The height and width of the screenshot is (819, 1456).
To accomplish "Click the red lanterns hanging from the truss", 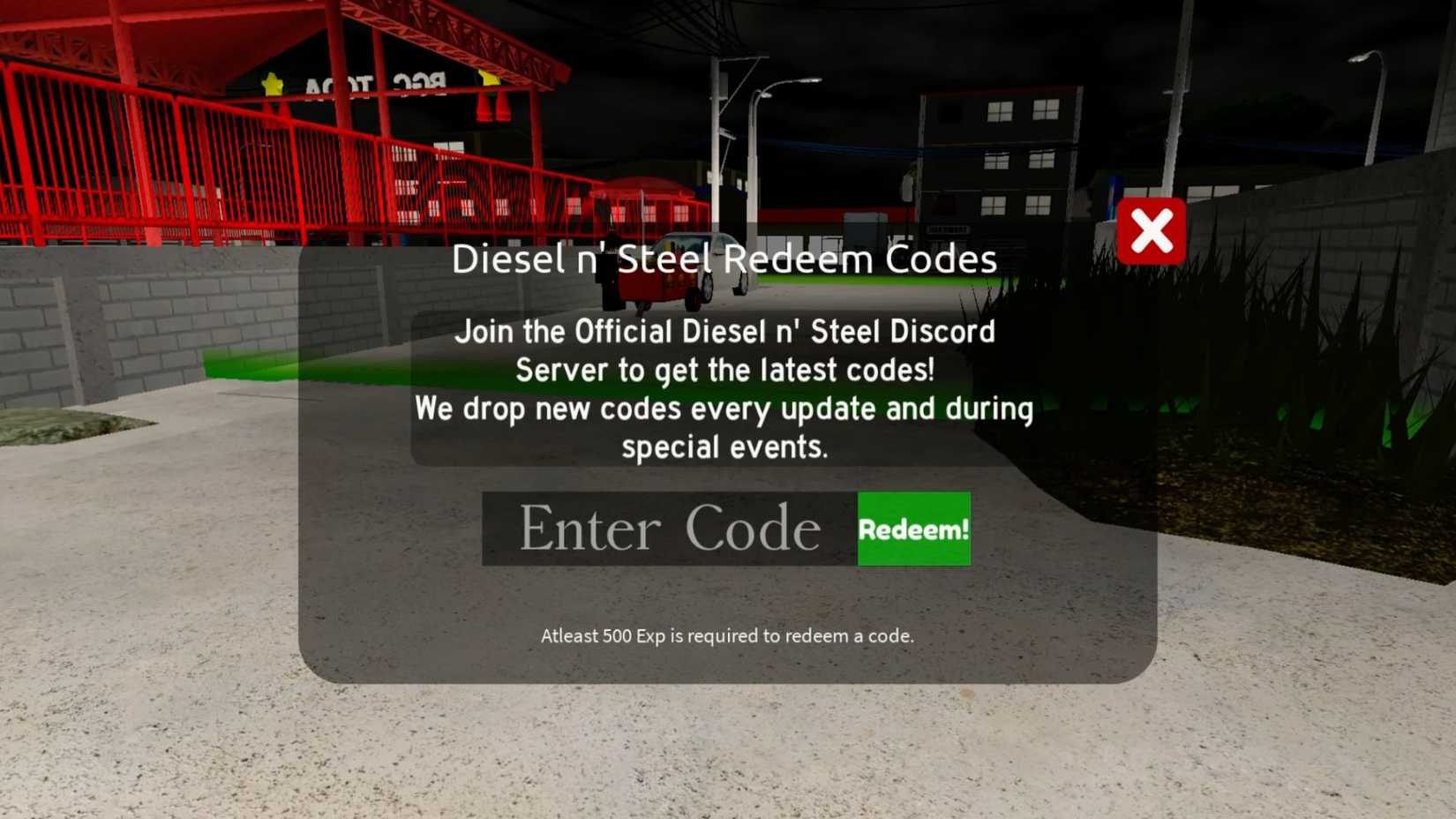I will coord(492,108).
